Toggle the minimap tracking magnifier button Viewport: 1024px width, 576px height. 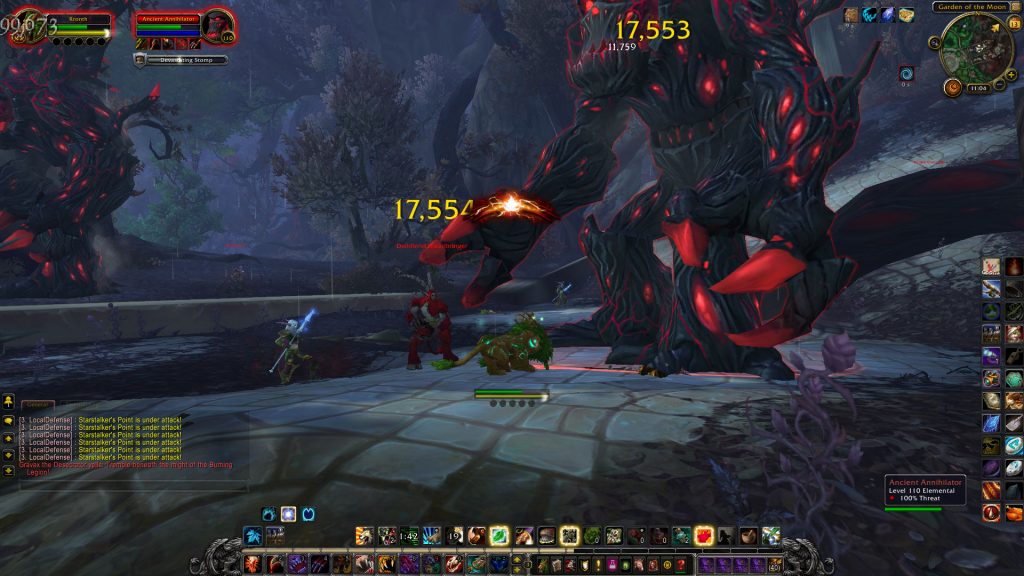(934, 42)
